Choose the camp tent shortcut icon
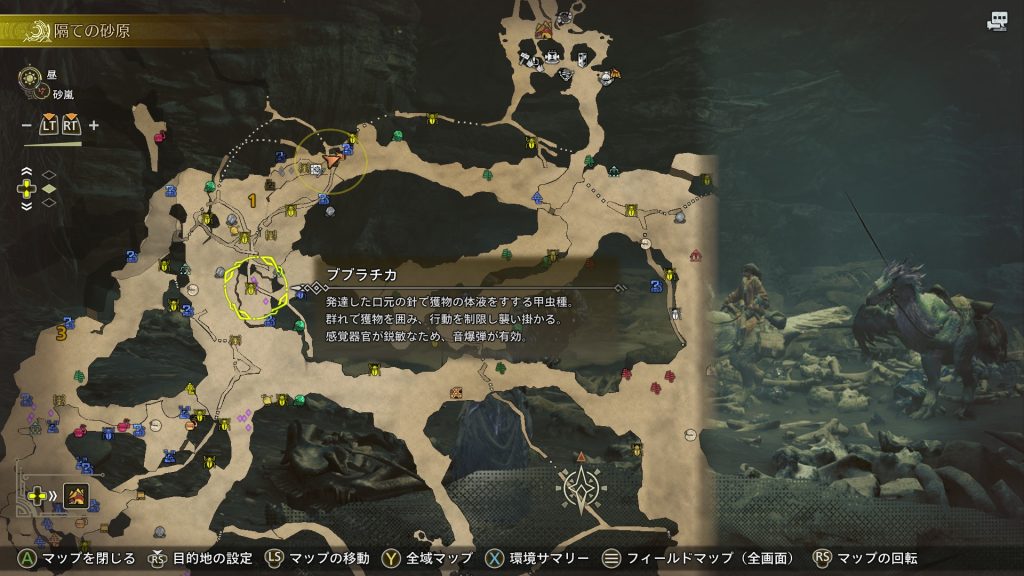 point(74,494)
